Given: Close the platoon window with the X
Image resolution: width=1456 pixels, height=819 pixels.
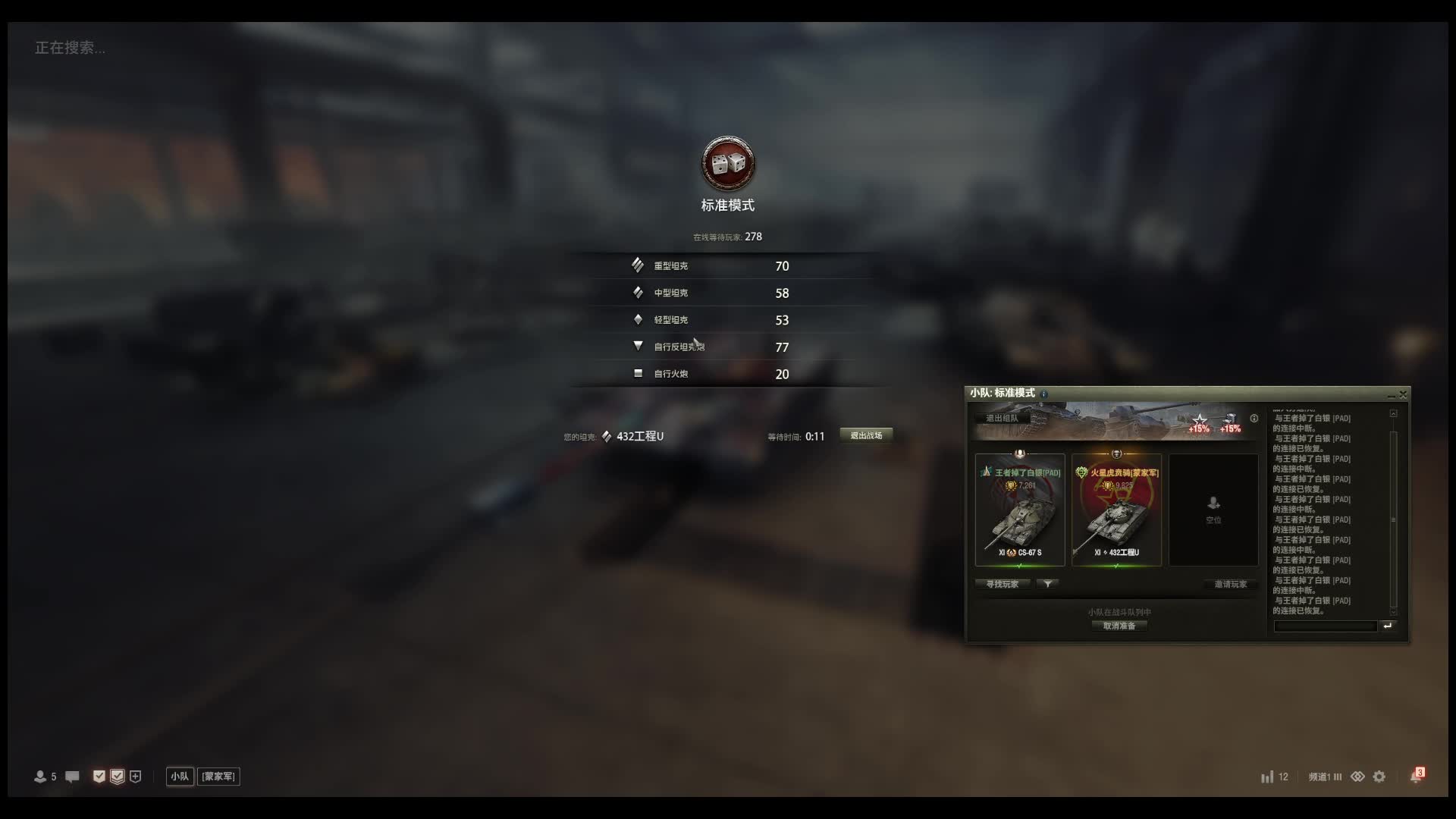Looking at the screenshot, I should (1403, 394).
